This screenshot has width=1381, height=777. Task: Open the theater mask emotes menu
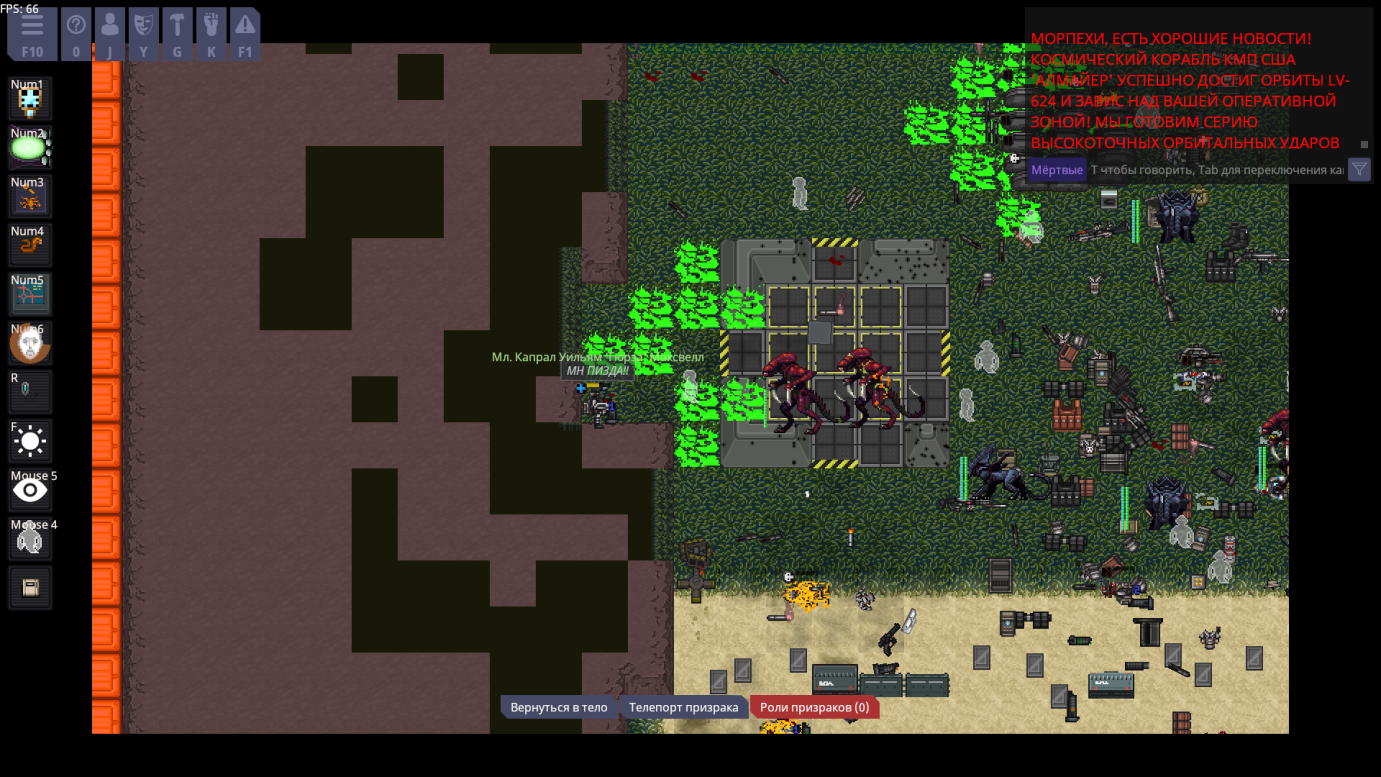pyautogui.click(x=144, y=33)
